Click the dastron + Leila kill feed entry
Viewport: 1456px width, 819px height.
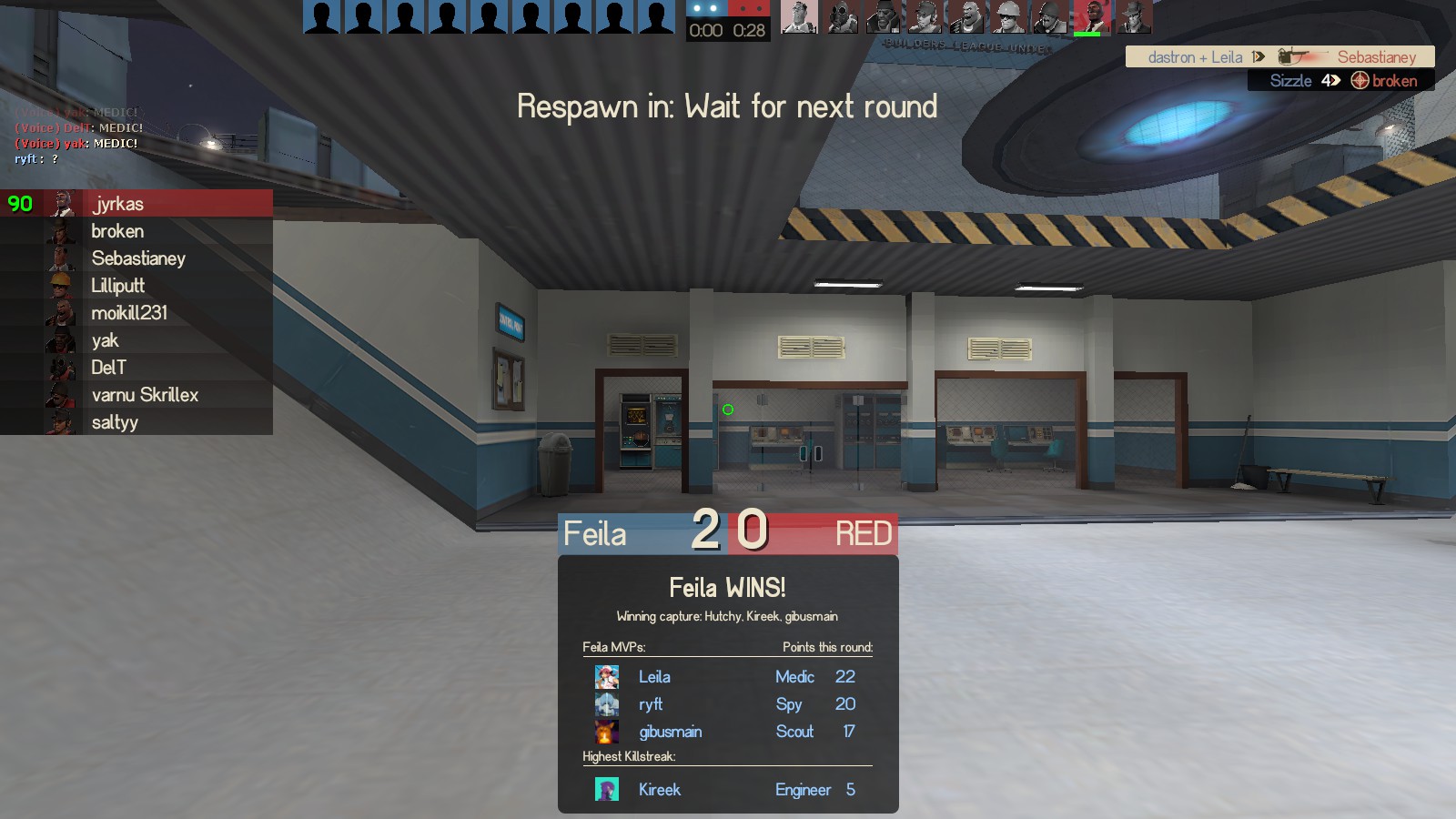point(1279,57)
